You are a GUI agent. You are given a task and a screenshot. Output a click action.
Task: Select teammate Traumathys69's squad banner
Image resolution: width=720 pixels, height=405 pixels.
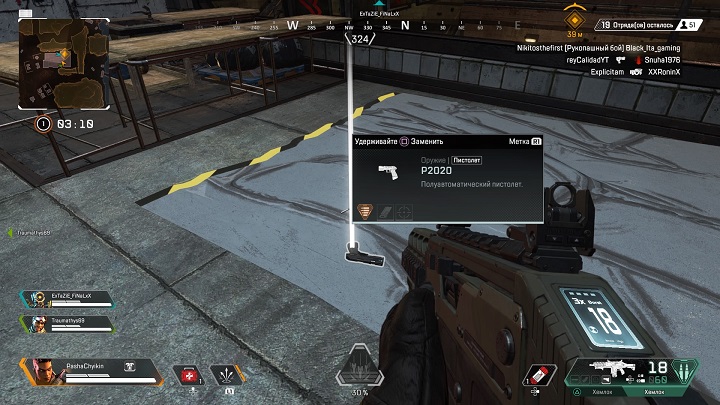point(63,323)
